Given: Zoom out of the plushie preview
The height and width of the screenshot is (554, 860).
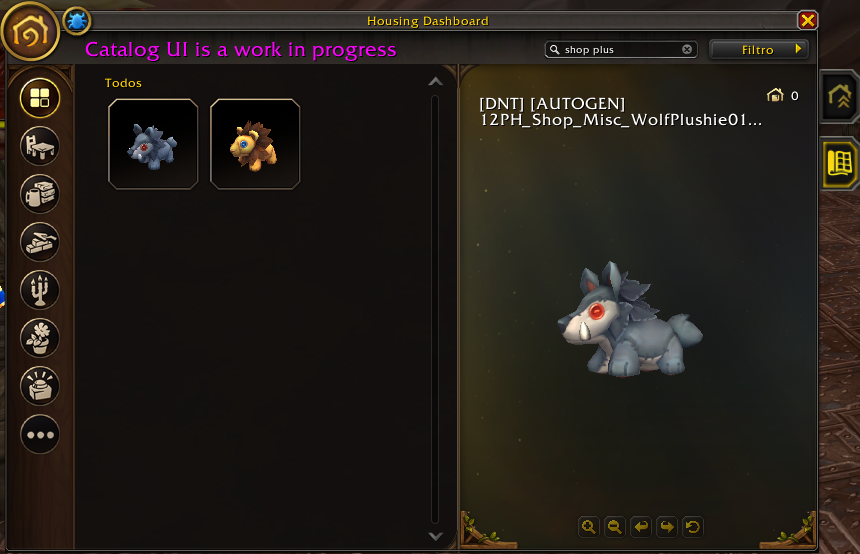Looking at the screenshot, I should pyautogui.click(x=615, y=526).
